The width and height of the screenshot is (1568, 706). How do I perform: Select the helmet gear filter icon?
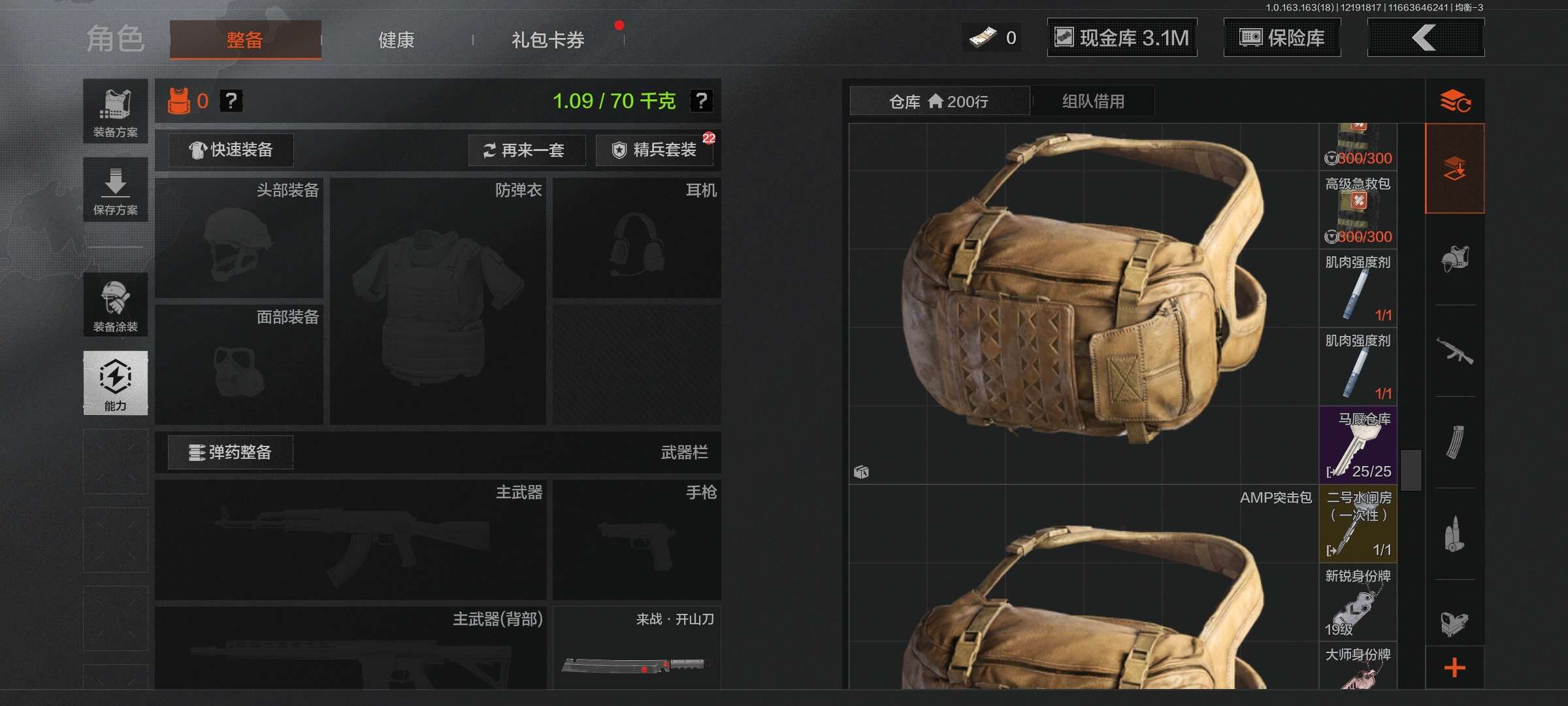pos(1456,260)
